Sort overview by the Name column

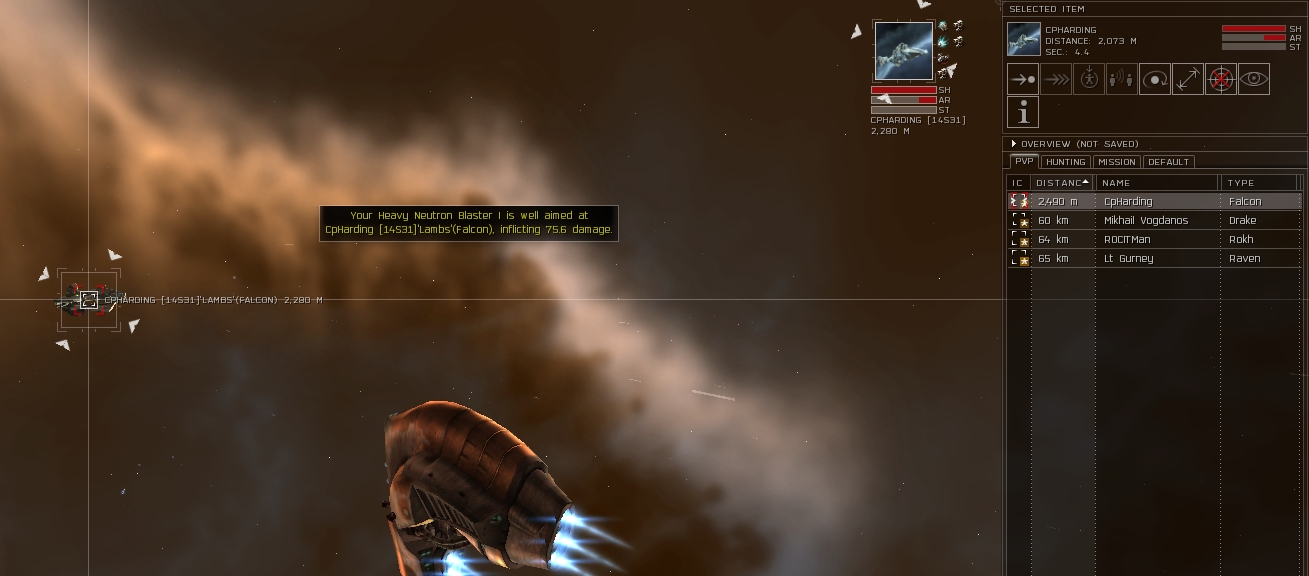pyautogui.click(x=1157, y=183)
